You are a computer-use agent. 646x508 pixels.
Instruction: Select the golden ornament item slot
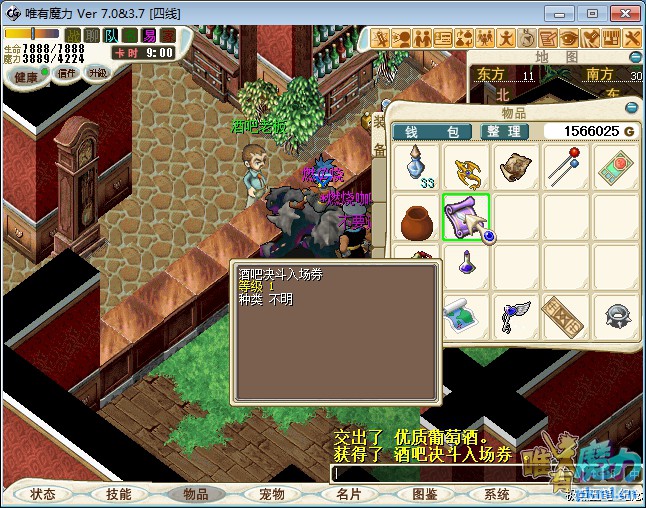467,166
